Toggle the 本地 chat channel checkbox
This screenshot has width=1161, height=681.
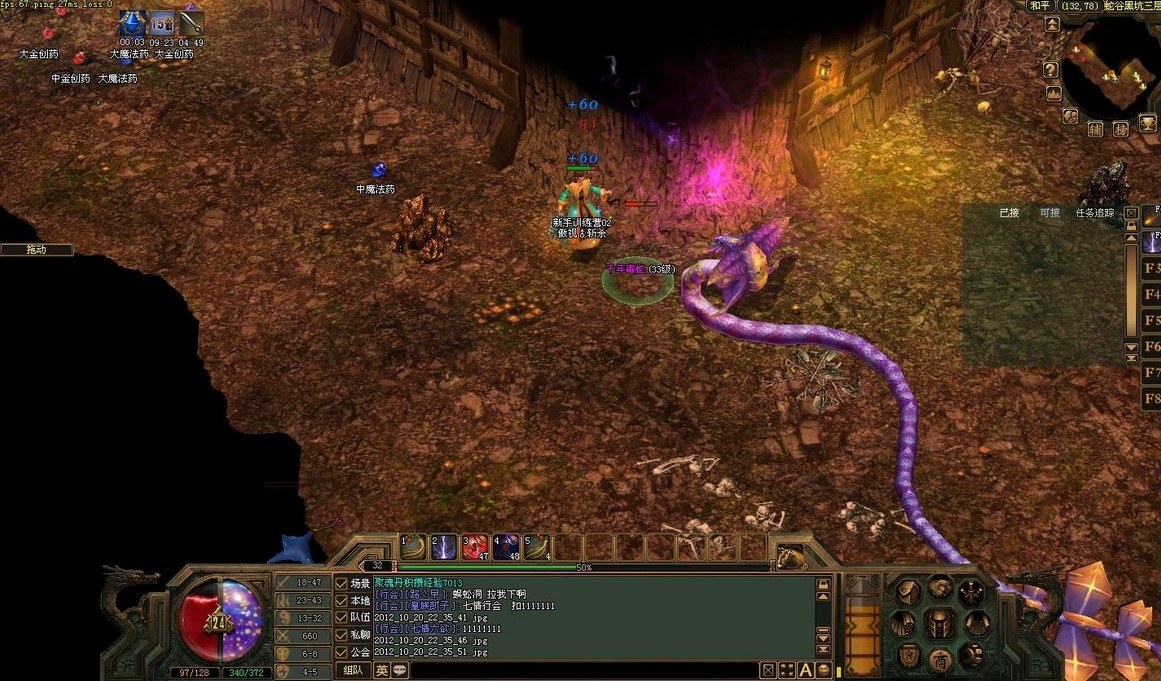tap(342, 600)
